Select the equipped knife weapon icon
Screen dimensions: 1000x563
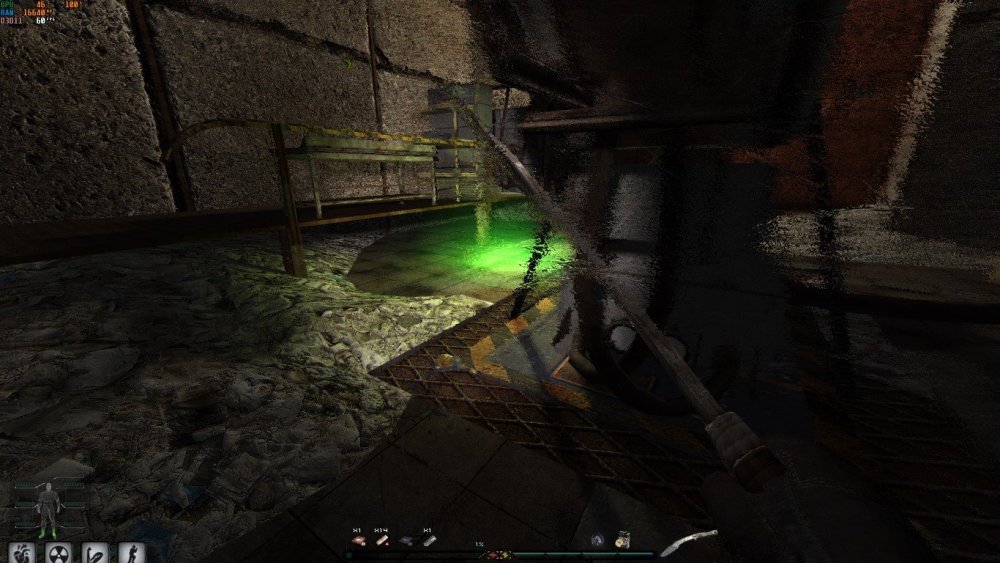(x=689, y=543)
